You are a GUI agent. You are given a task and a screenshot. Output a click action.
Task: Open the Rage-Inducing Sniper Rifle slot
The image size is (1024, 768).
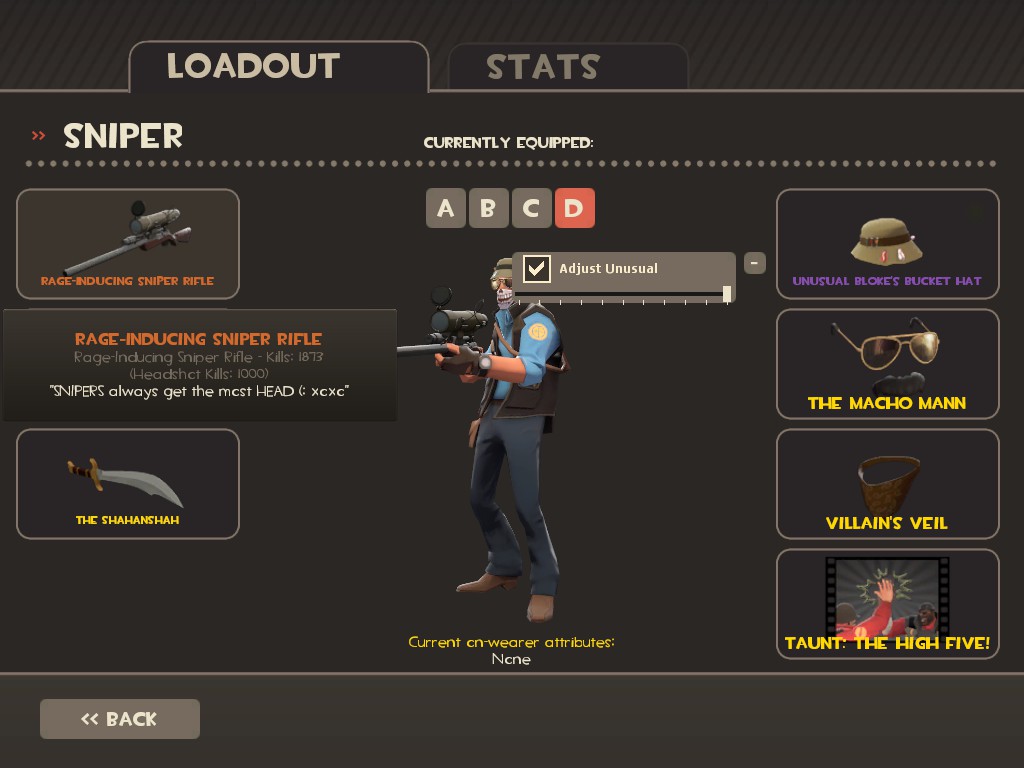128,243
